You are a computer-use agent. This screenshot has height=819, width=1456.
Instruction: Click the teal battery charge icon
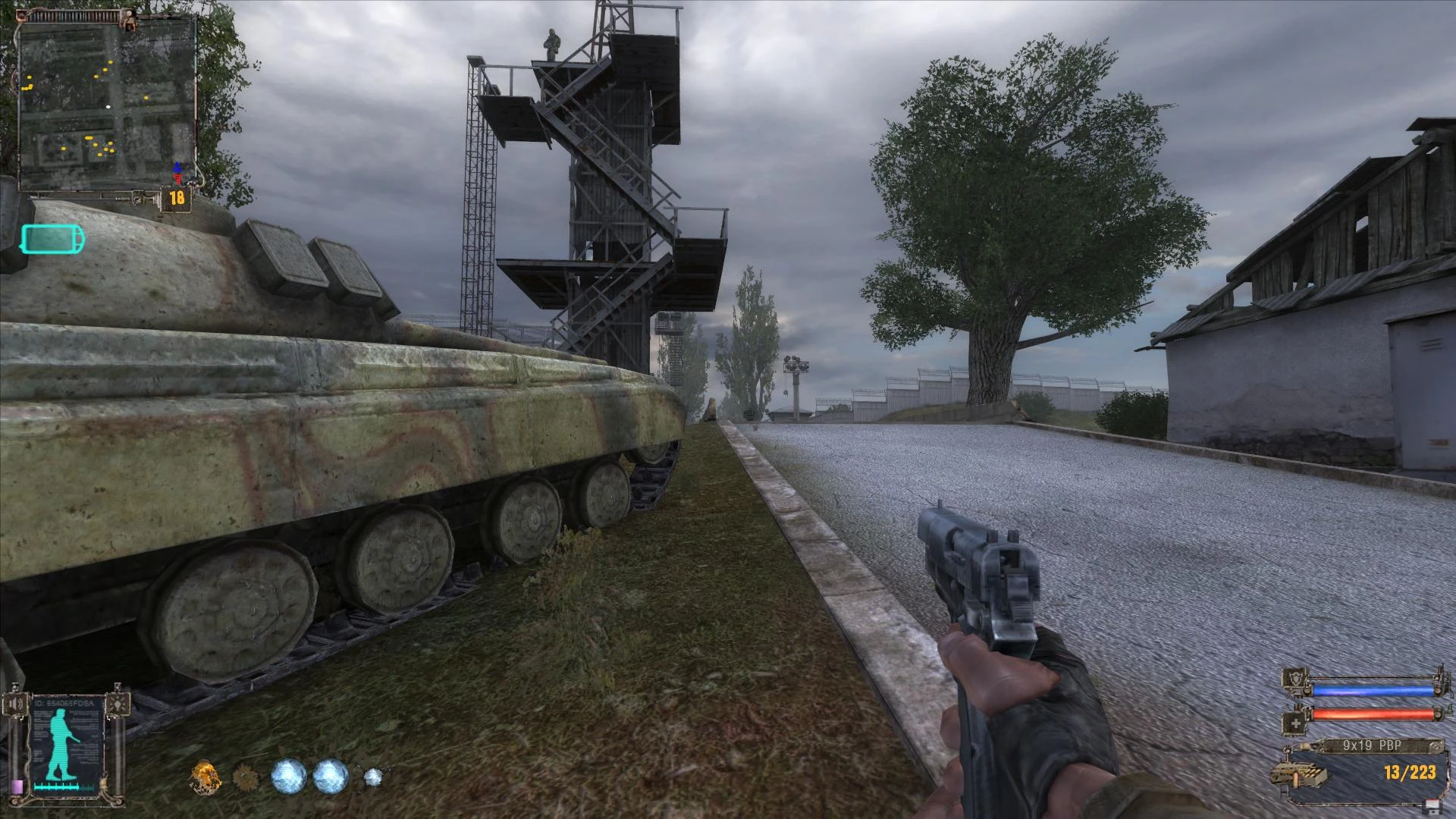[x=52, y=239]
